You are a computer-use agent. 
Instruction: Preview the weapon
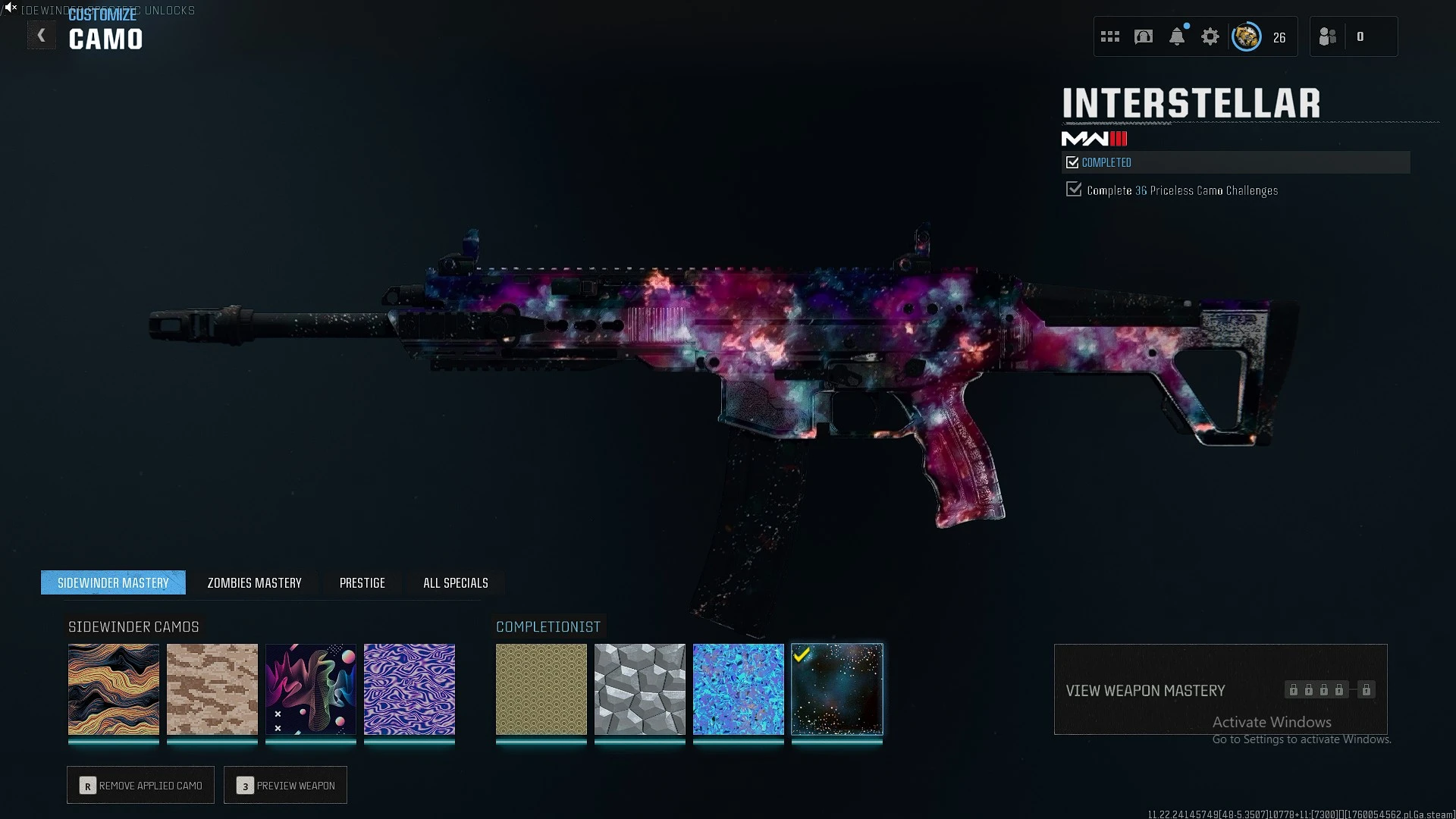point(285,786)
